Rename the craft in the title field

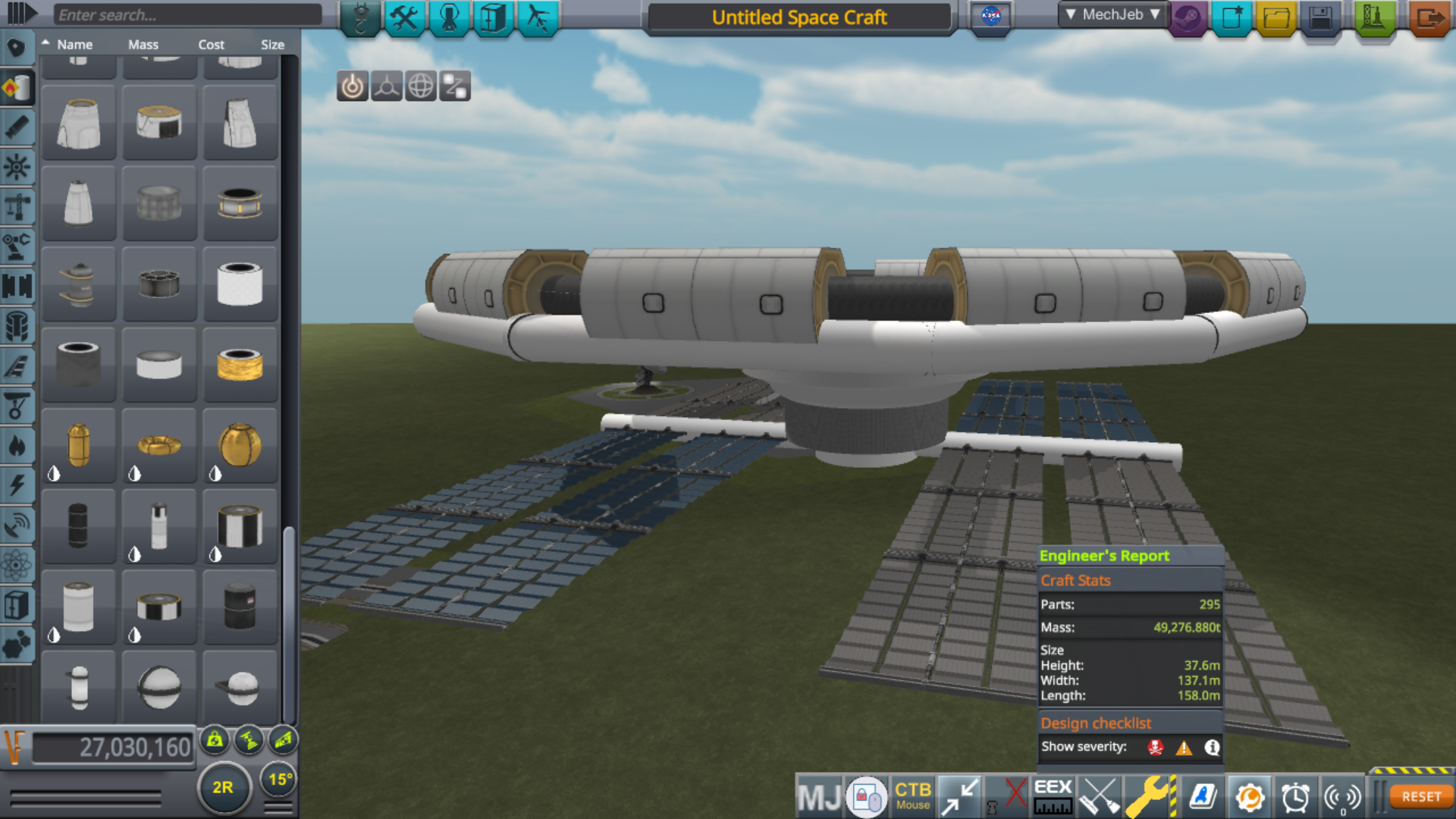click(798, 17)
